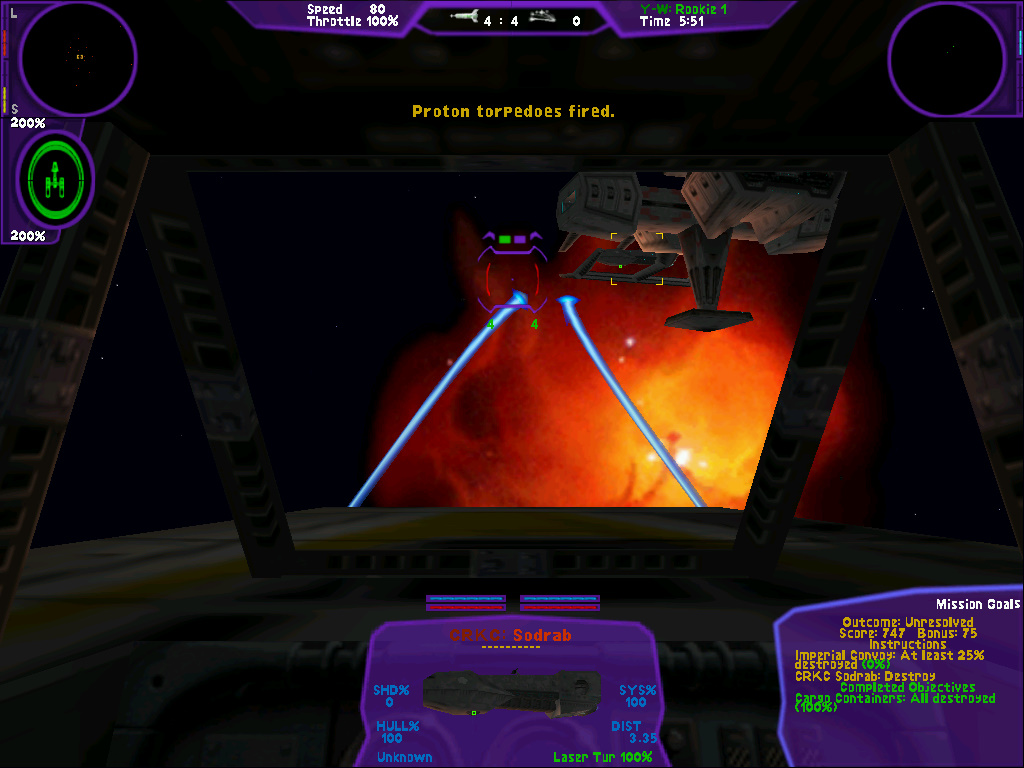Select the proton torpedo weapon indicator
1024x768 pixels.
tap(465, 18)
